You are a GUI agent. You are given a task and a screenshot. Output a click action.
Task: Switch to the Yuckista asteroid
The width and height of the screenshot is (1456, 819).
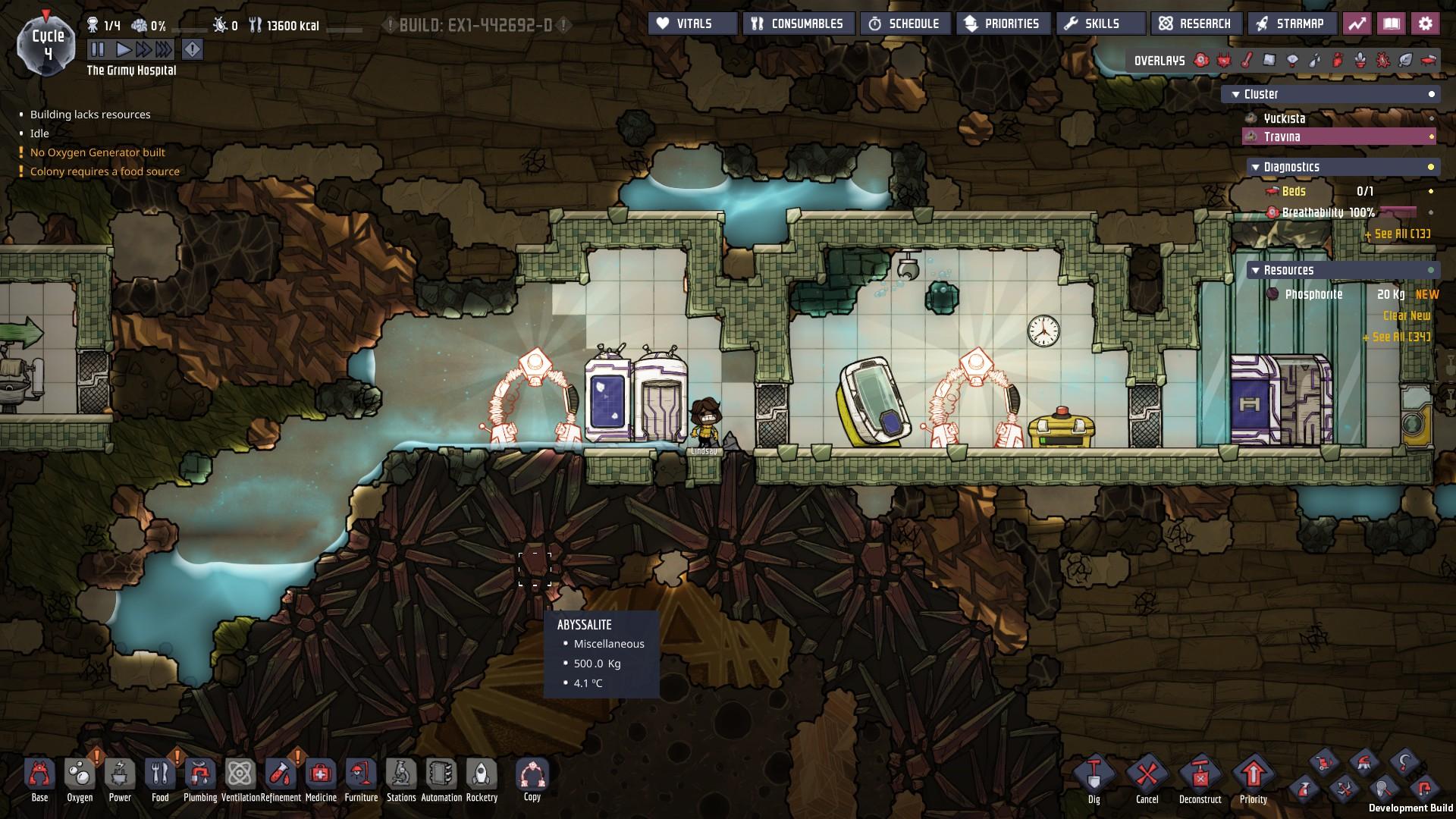coord(1285,118)
